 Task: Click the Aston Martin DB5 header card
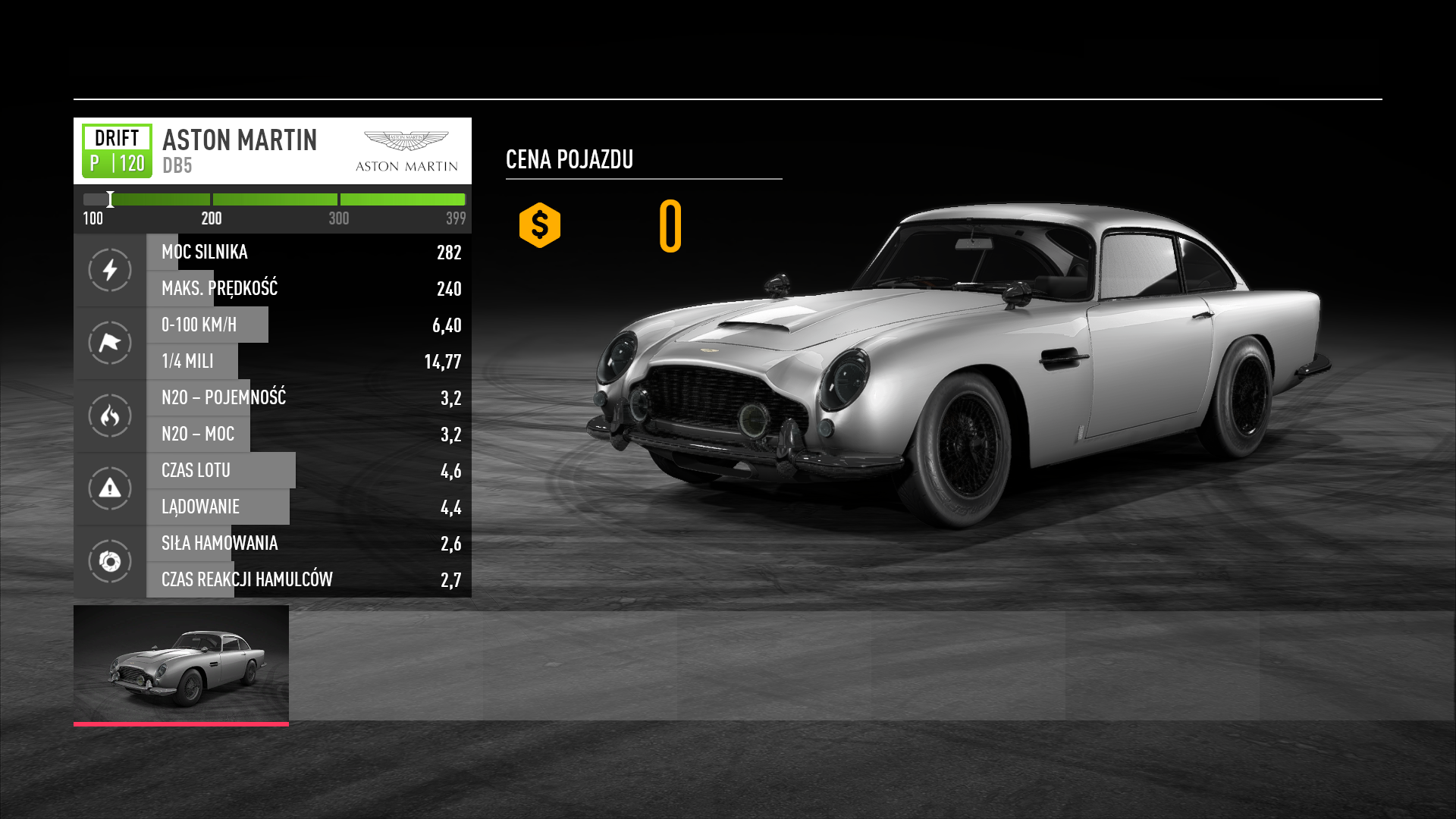click(x=272, y=151)
